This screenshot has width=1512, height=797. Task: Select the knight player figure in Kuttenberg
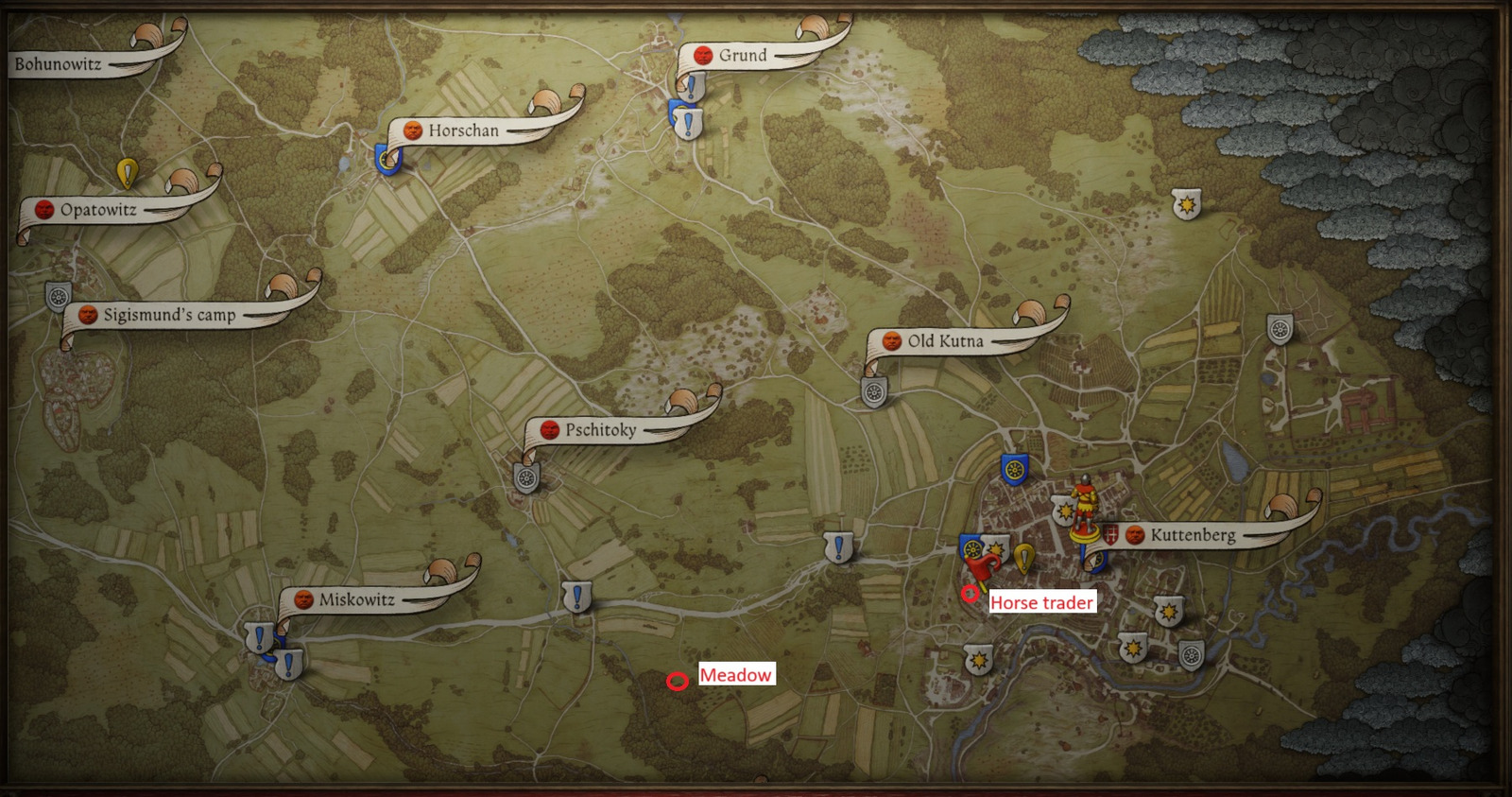pyautogui.click(x=1085, y=498)
